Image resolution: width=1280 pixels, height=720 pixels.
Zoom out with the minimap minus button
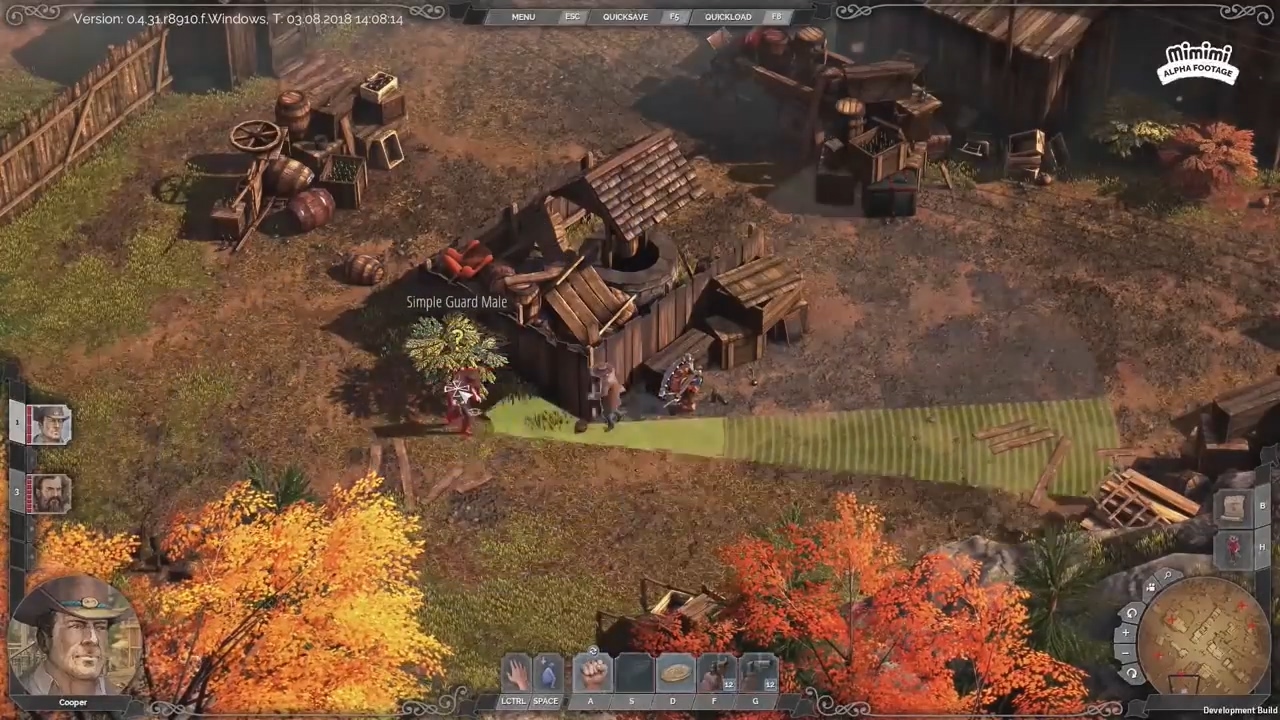coord(1125,653)
